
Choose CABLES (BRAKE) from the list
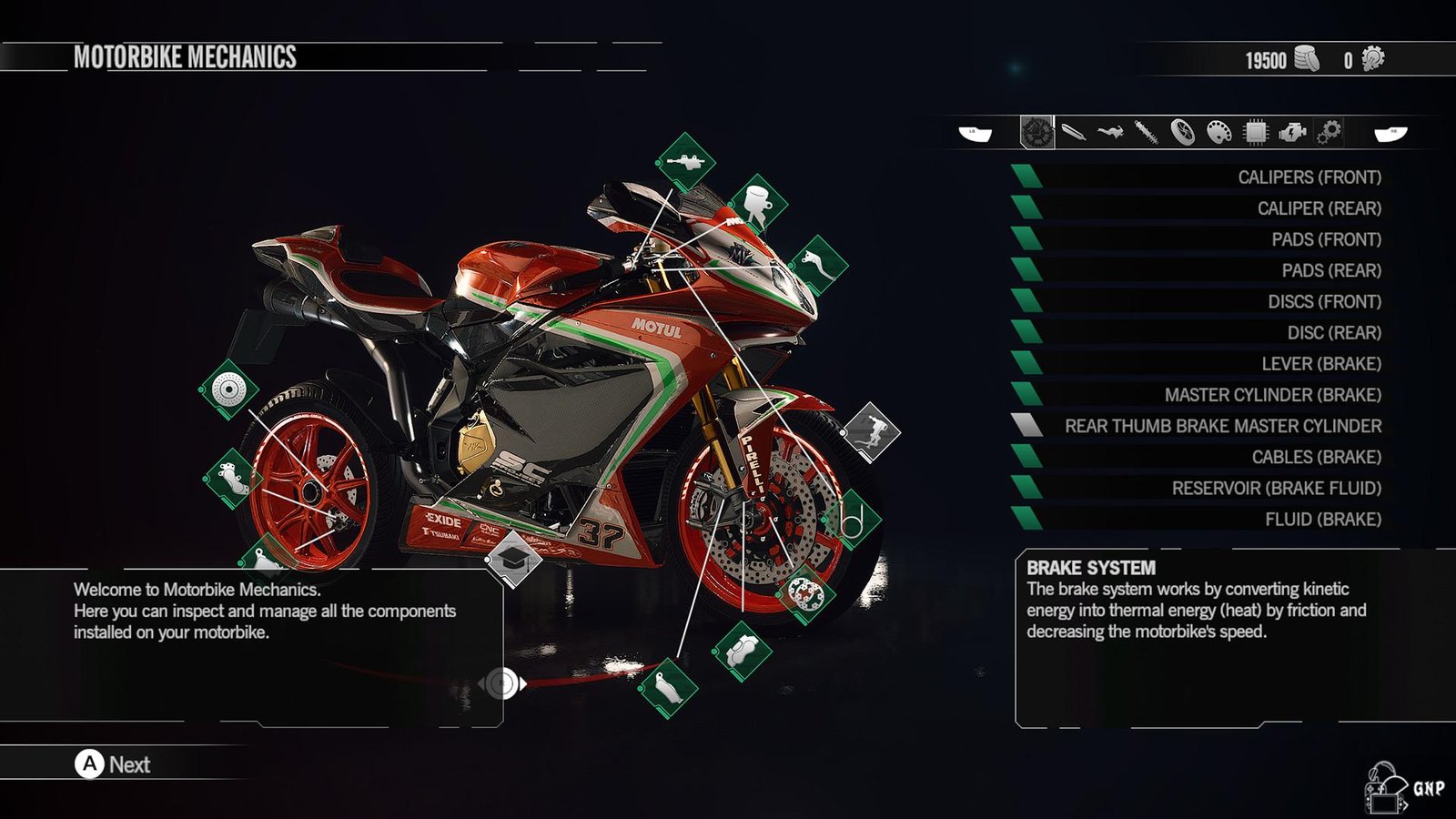coord(1316,457)
